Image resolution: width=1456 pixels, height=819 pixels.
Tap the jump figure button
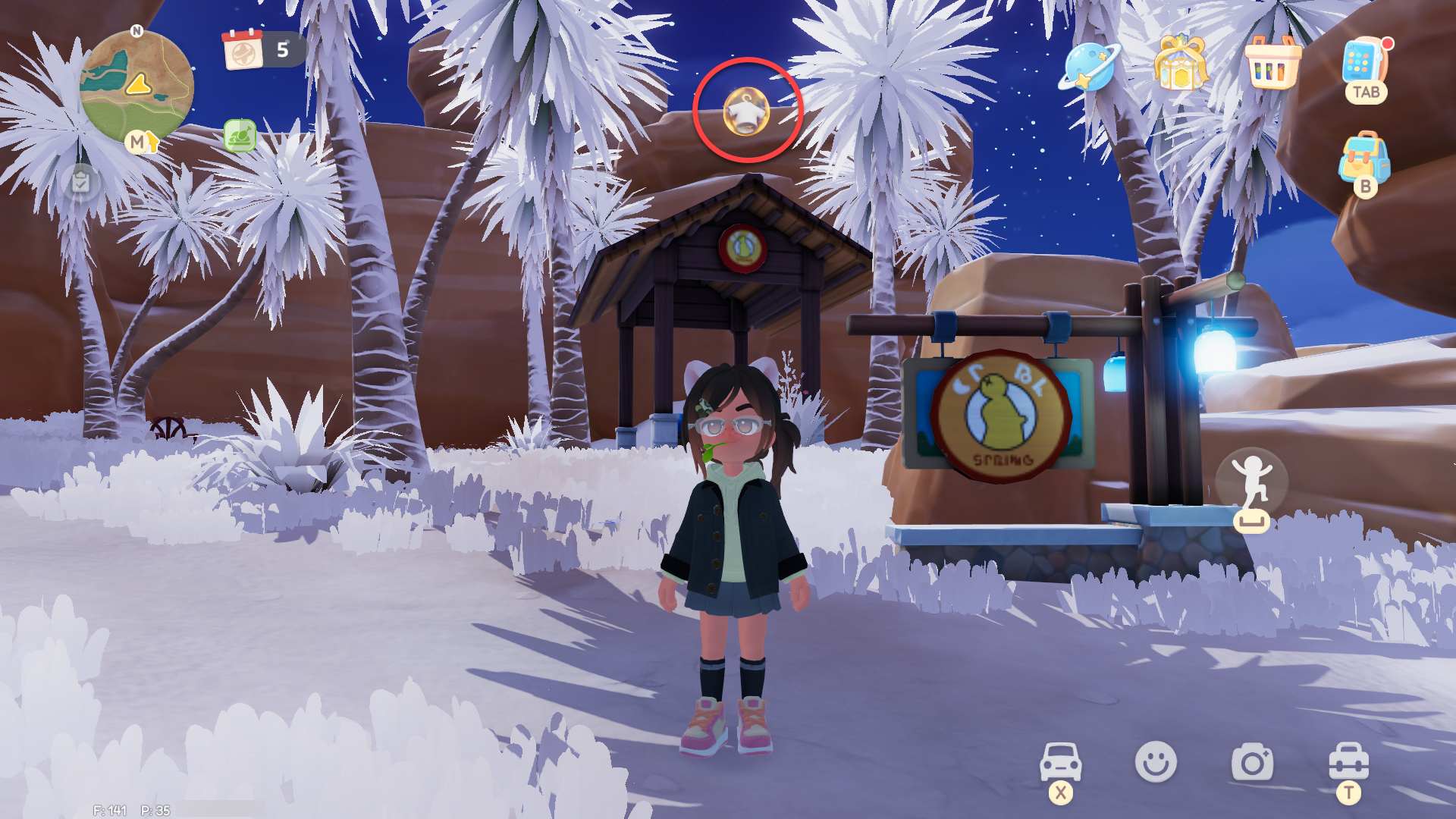[1251, 482]
